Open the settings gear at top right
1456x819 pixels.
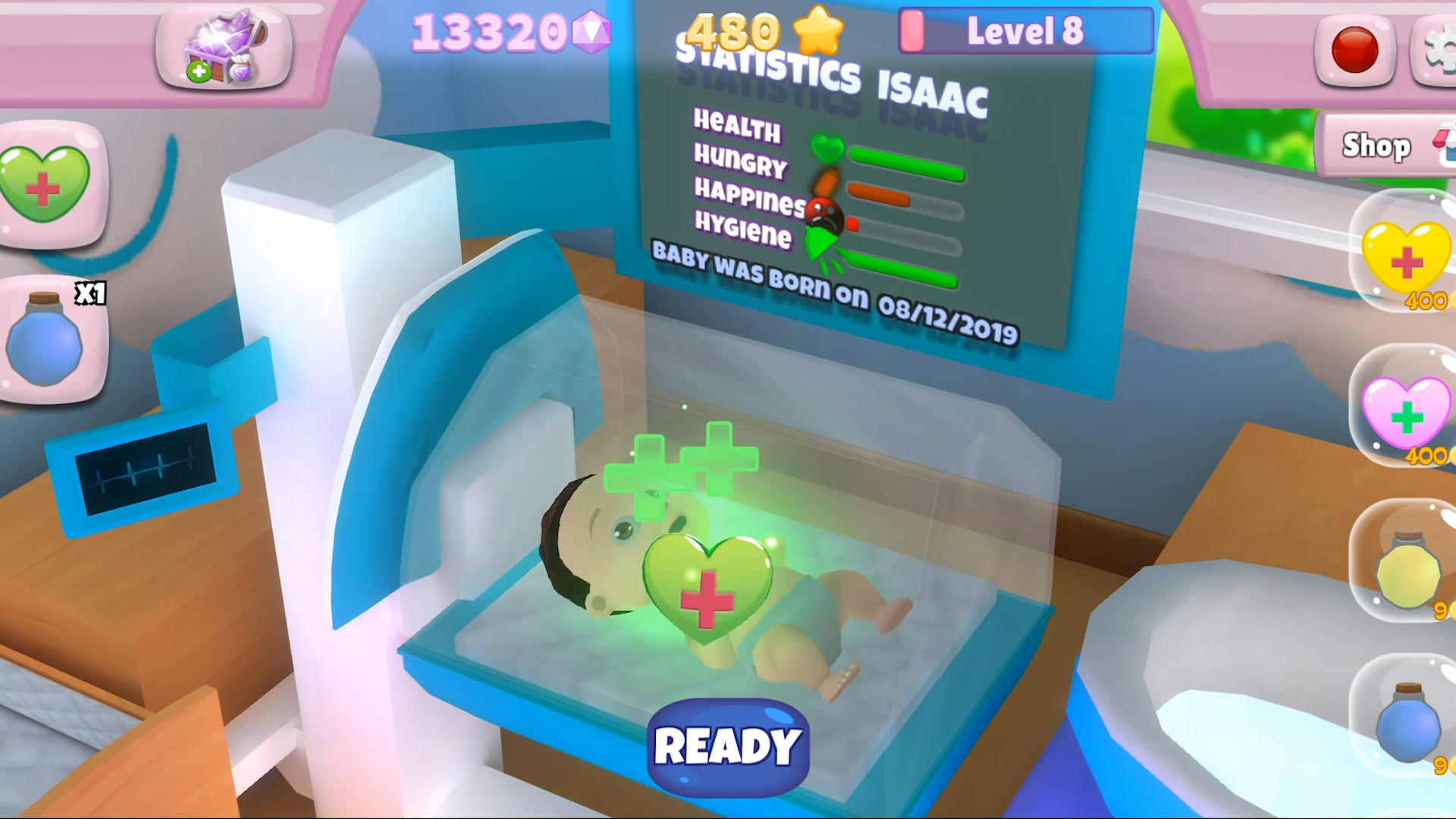(1439, 49)
